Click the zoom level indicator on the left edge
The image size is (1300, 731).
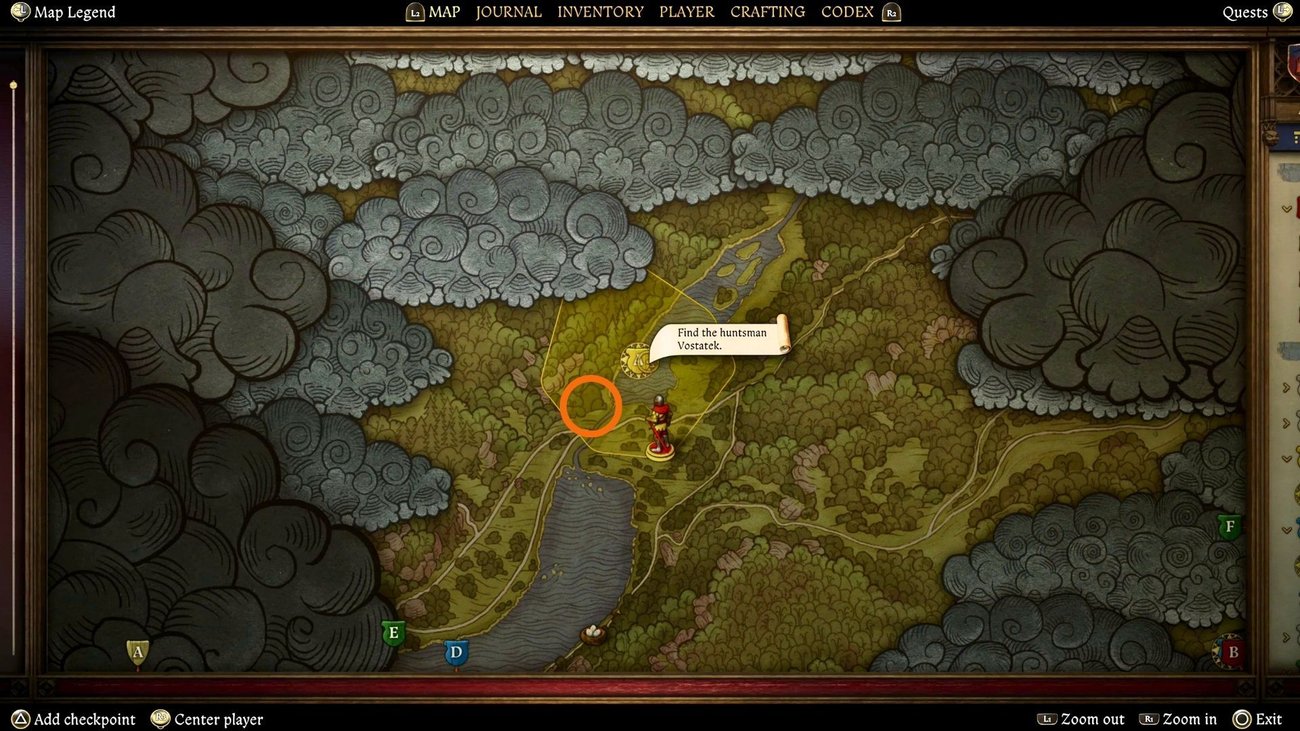click(13, 86)
